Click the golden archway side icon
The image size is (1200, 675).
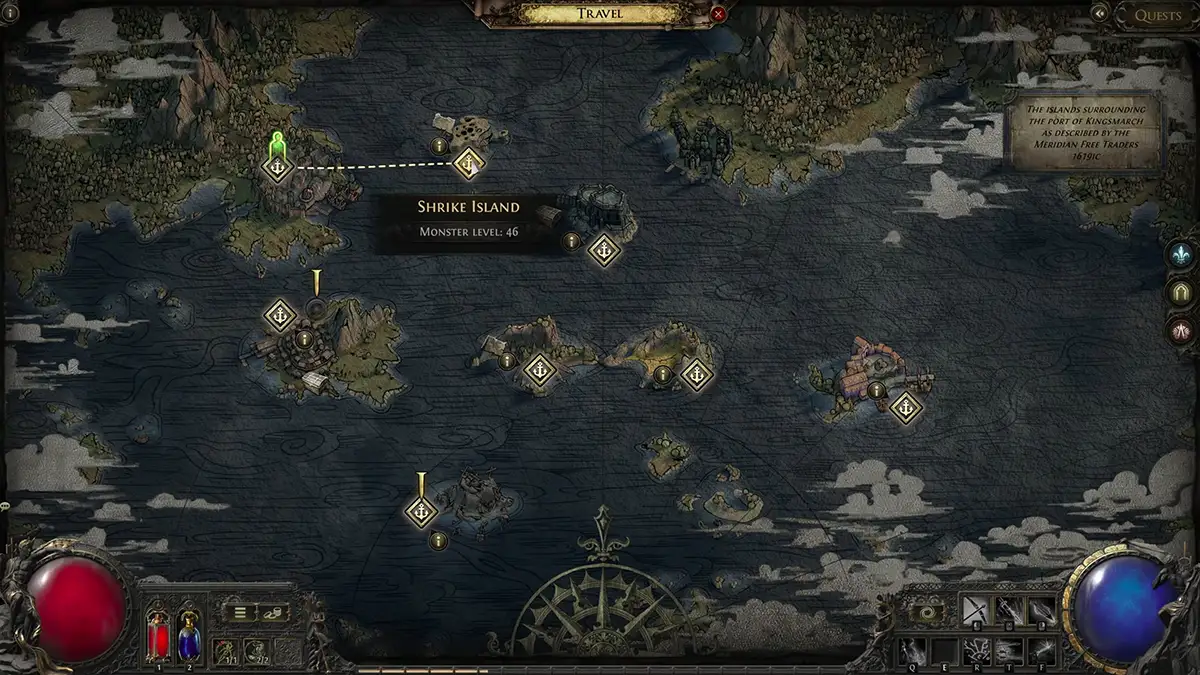(x=1182, y=292)
